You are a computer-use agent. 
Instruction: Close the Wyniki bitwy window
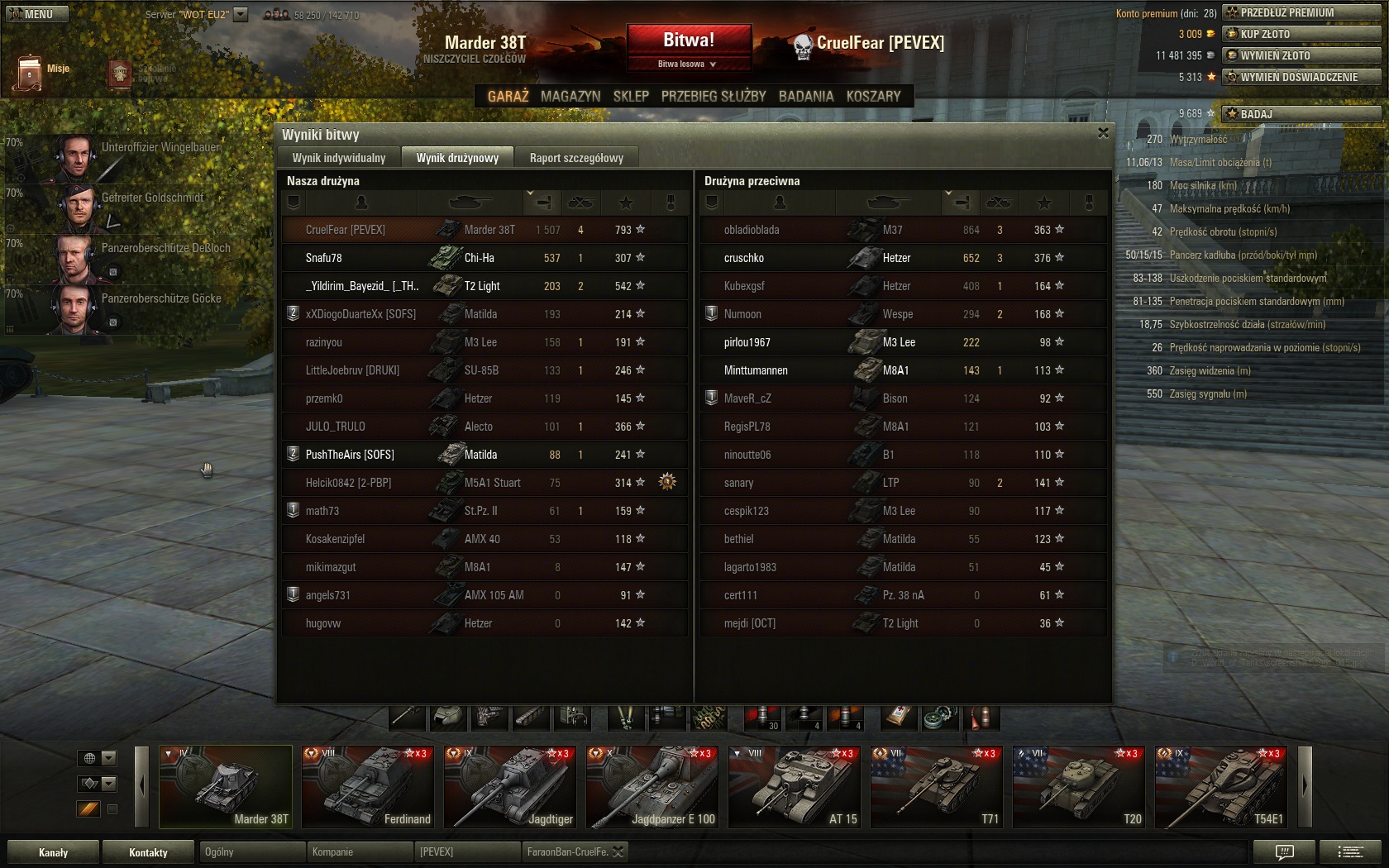click(1103, 133)
